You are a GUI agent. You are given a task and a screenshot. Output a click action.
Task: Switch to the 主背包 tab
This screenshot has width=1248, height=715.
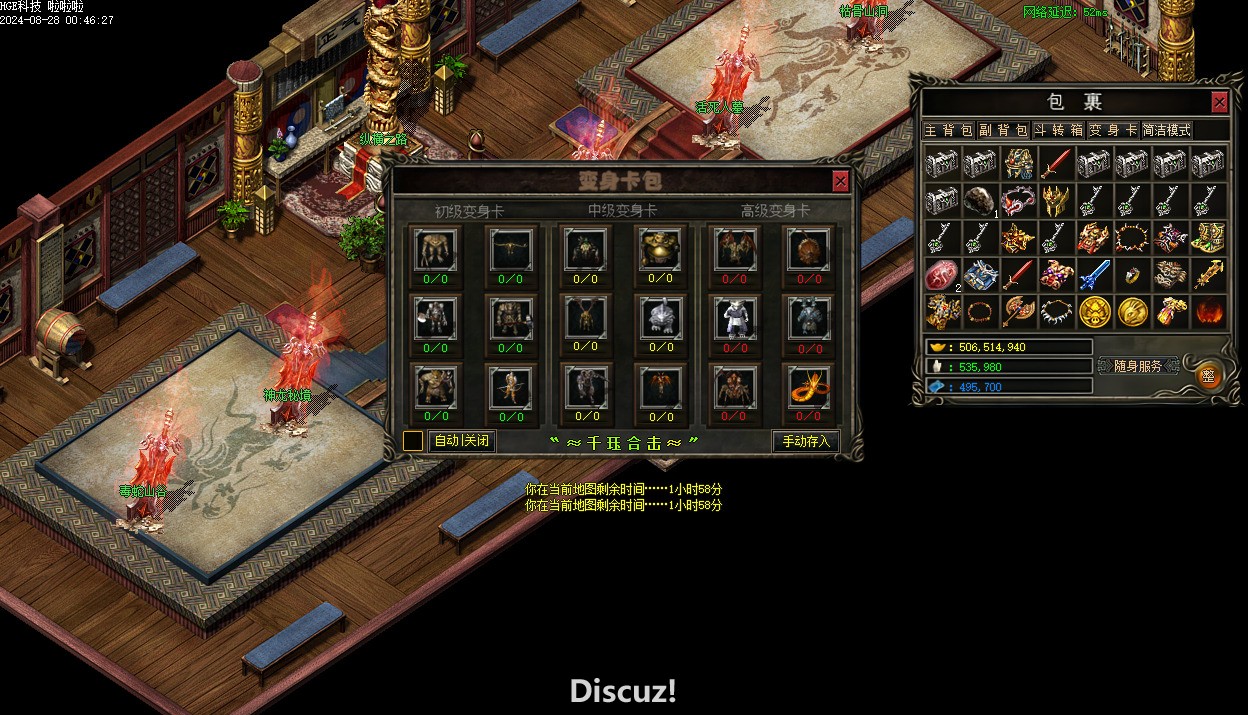click(947, 130)
